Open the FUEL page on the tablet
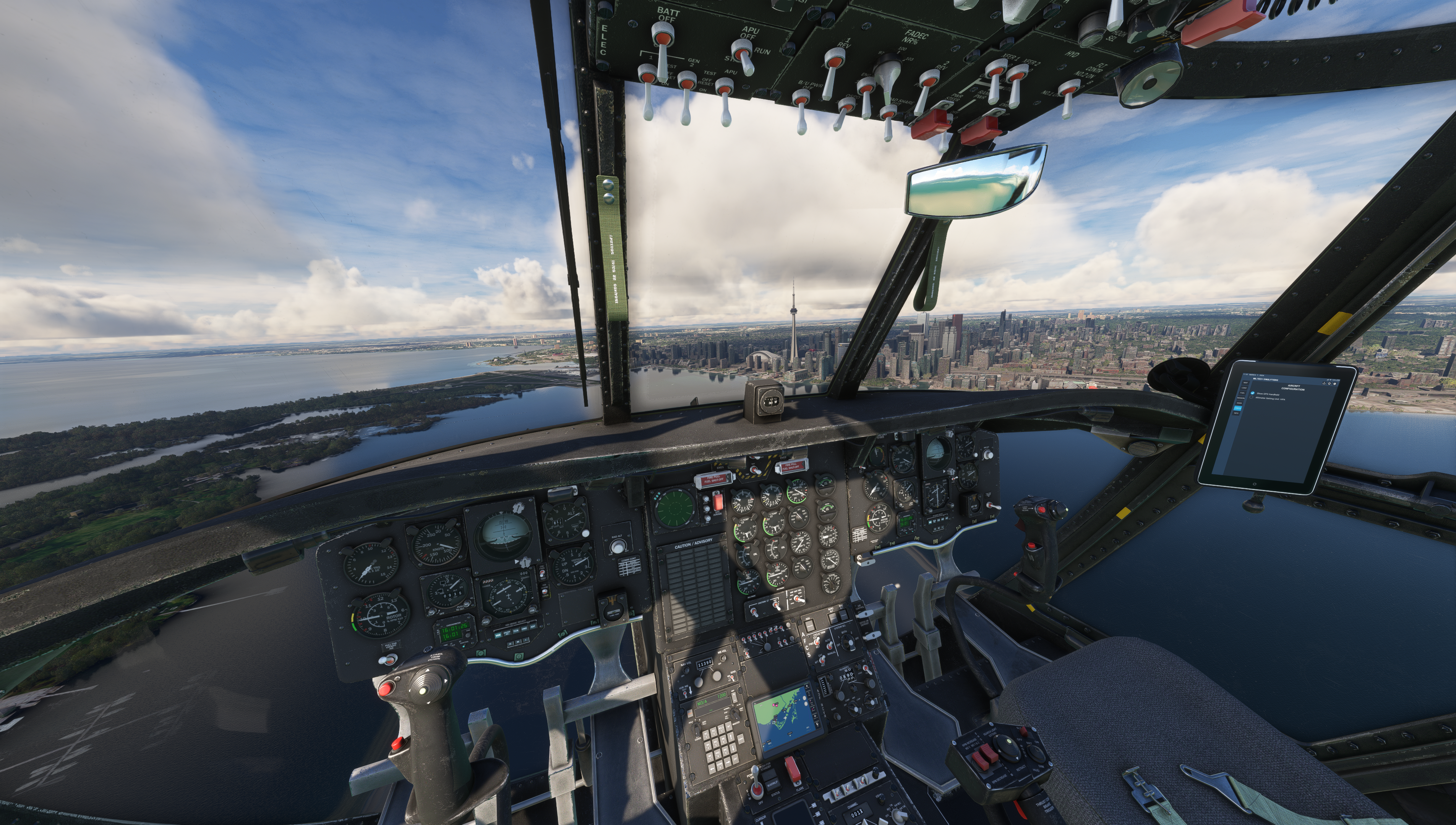The width and height of the screenshot is (1456, 825). pyautogui.click(x=1242, y=393)
